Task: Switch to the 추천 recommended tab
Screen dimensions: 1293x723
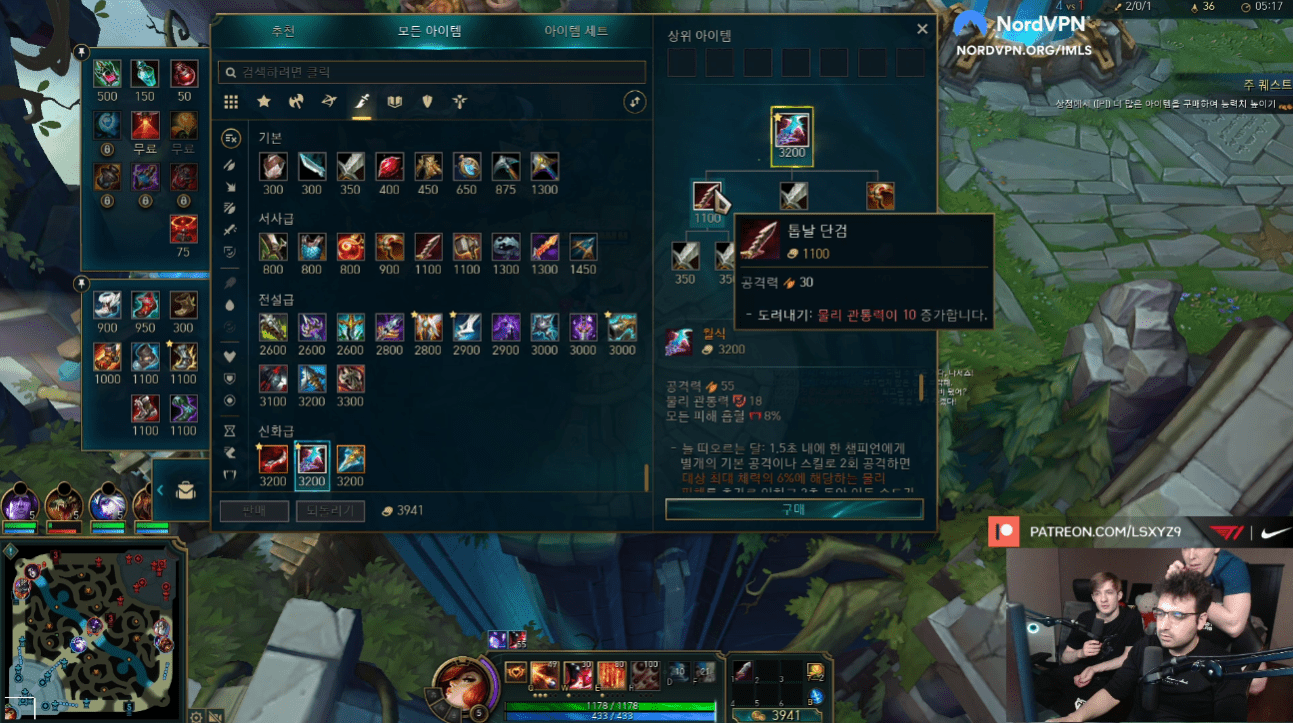Action: point(283,31)
